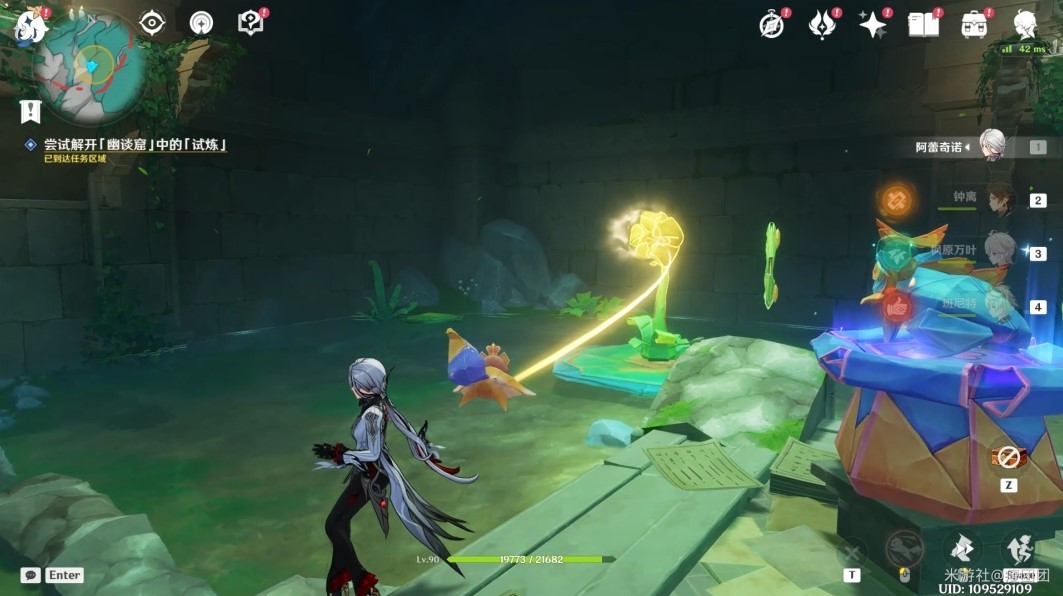Open the character profile silhouette icon
1063x596 pixels.
(x=1026, y=24)
